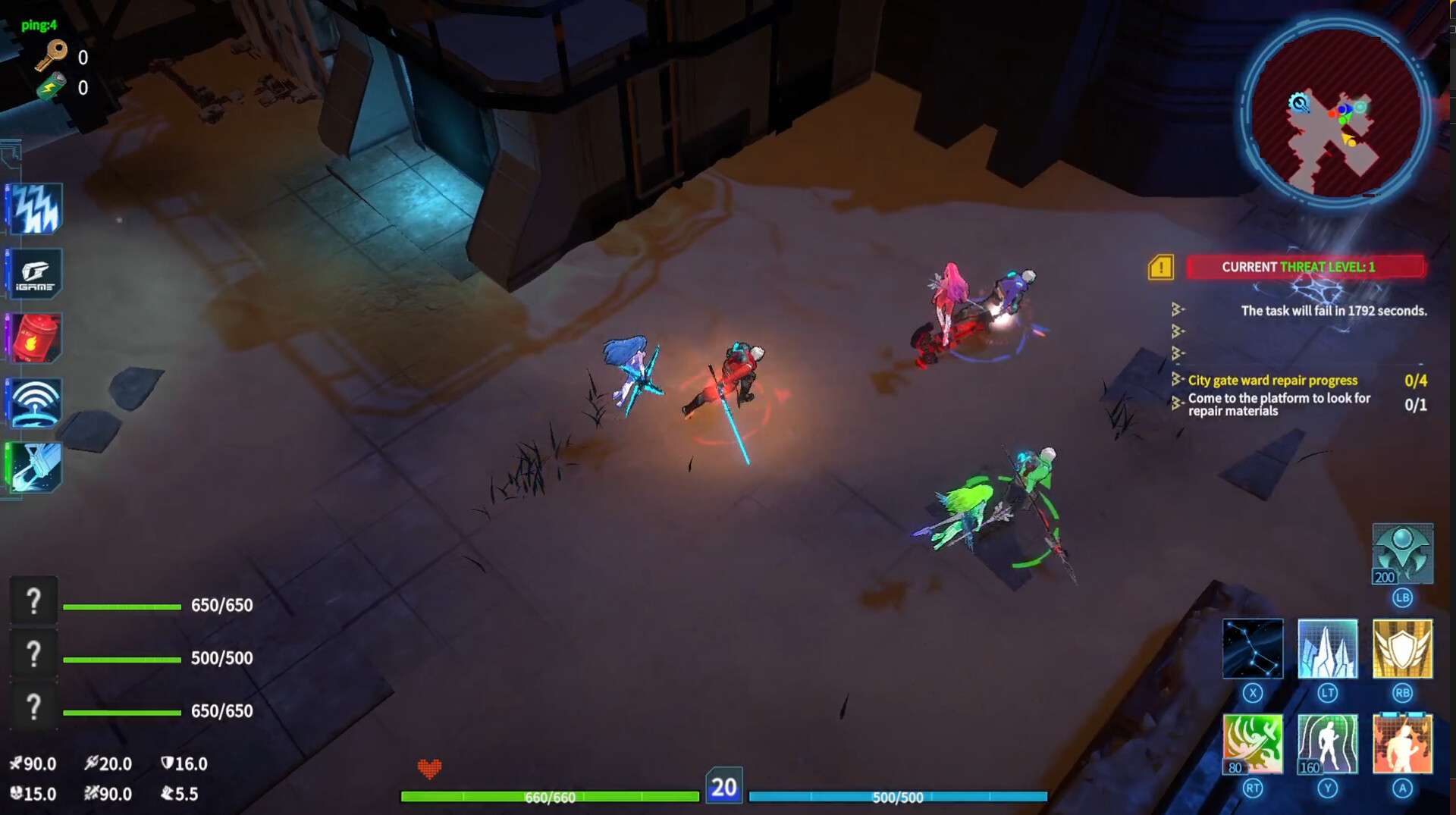Activate the golden shield ability
The width and height of the screenshot is (1456, 815).
[1402, 648]
